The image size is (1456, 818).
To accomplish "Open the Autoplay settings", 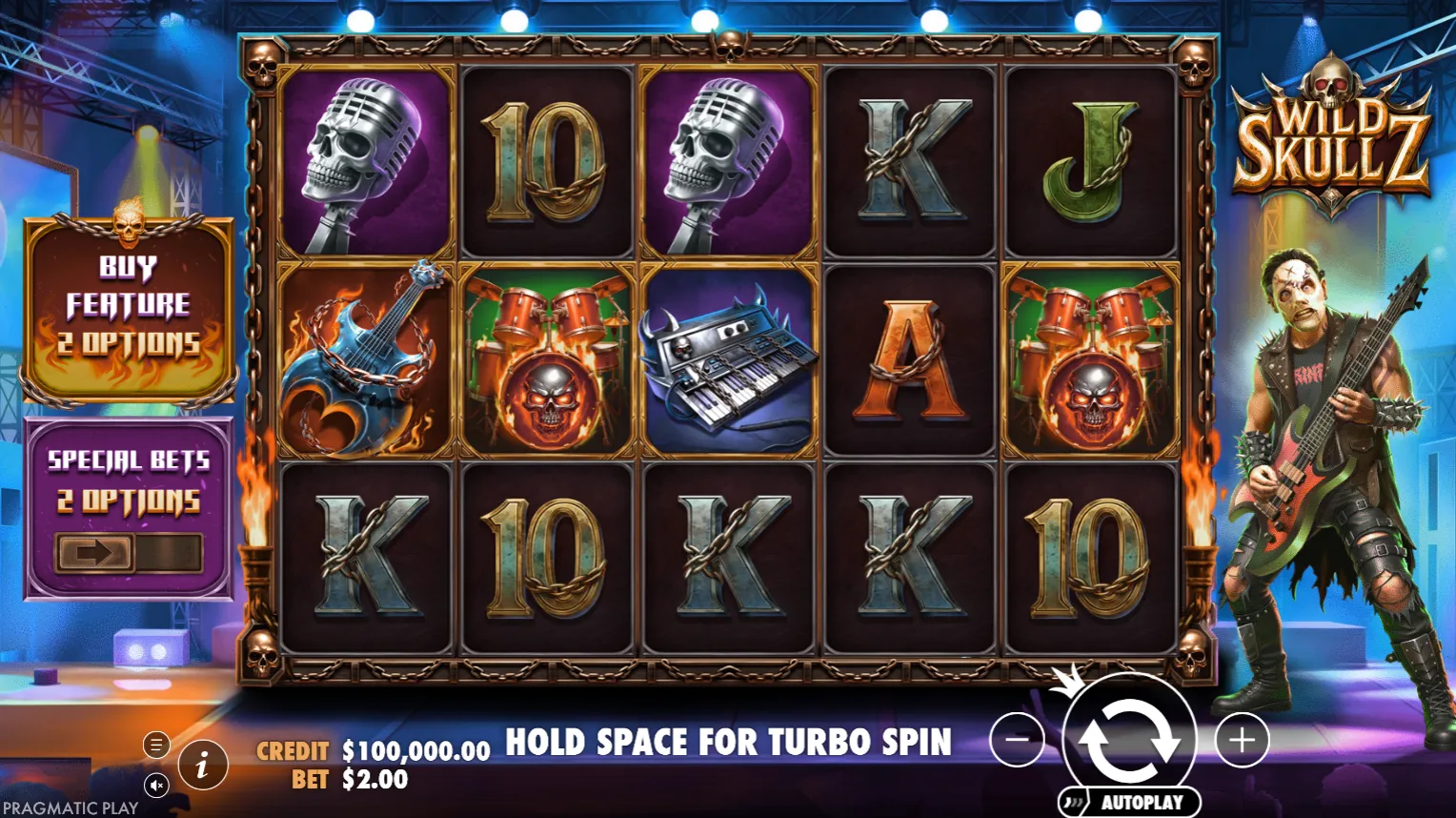I will 1130,802.
